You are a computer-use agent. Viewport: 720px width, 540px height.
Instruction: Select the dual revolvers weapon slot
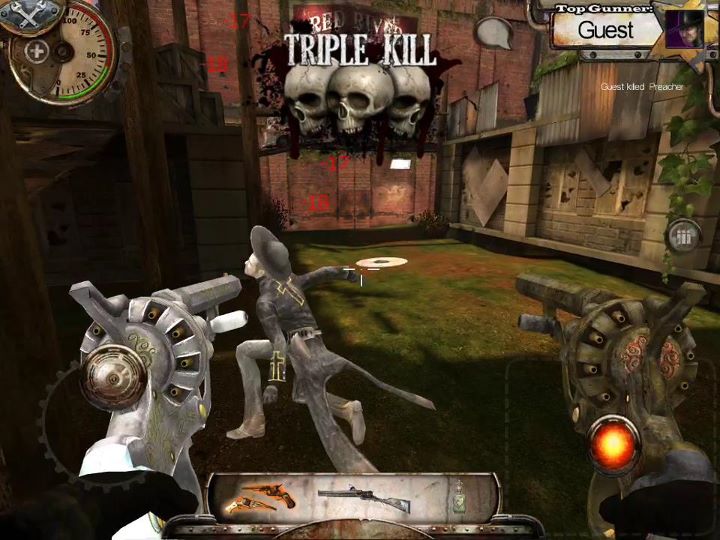coord(257,495)
